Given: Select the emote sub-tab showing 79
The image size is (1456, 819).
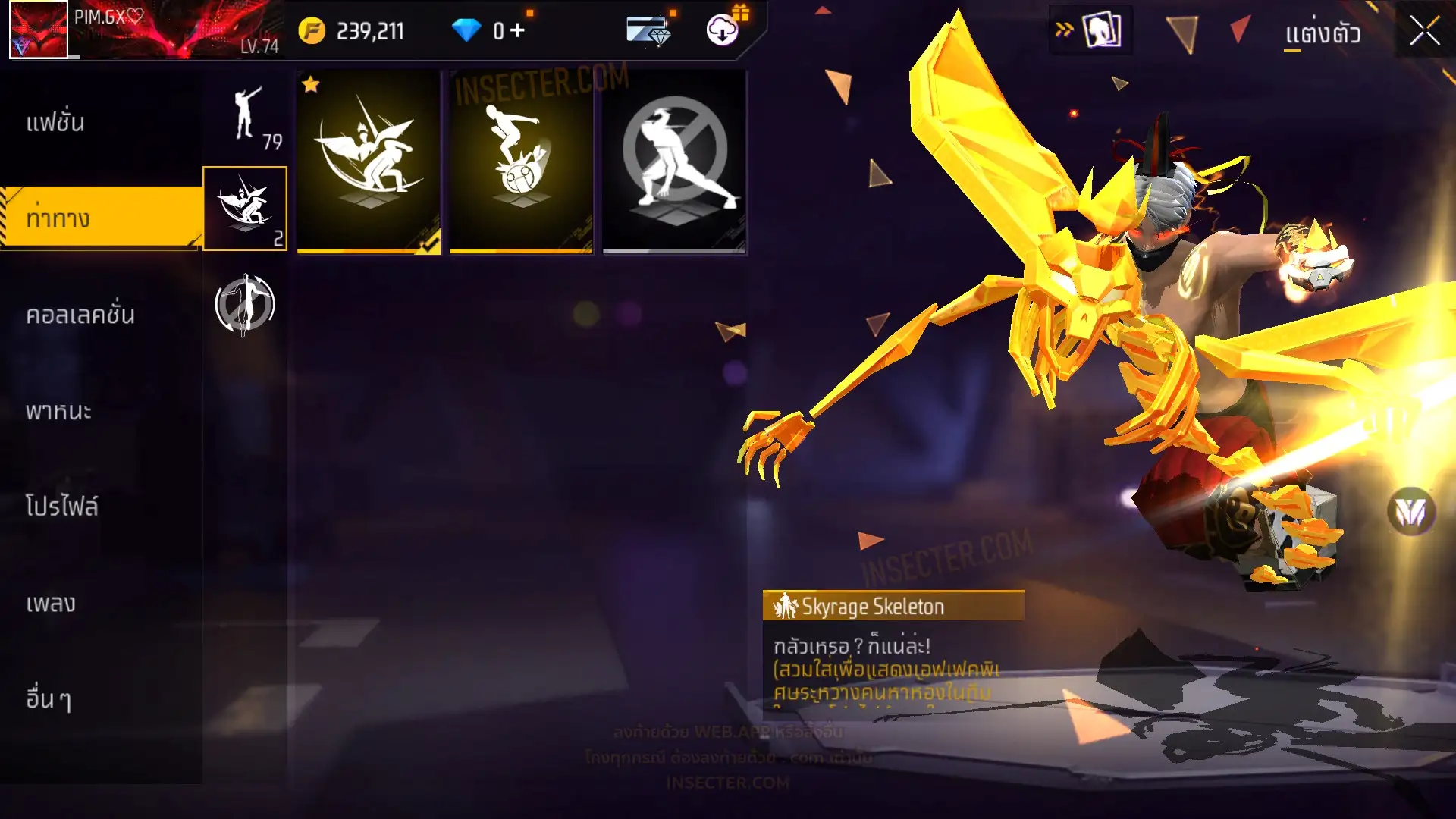Looking at the screenshot, I should click(246, 118).
